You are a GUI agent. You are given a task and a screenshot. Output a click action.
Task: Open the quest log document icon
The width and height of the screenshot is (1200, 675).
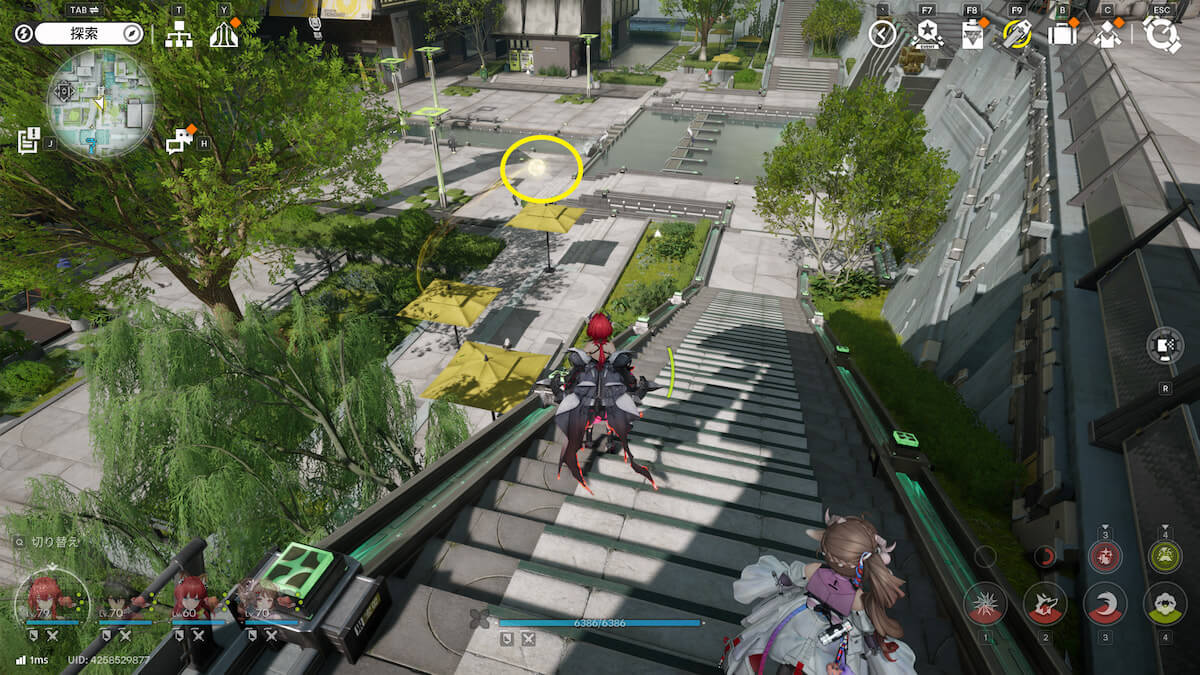[x=29, y=140]
